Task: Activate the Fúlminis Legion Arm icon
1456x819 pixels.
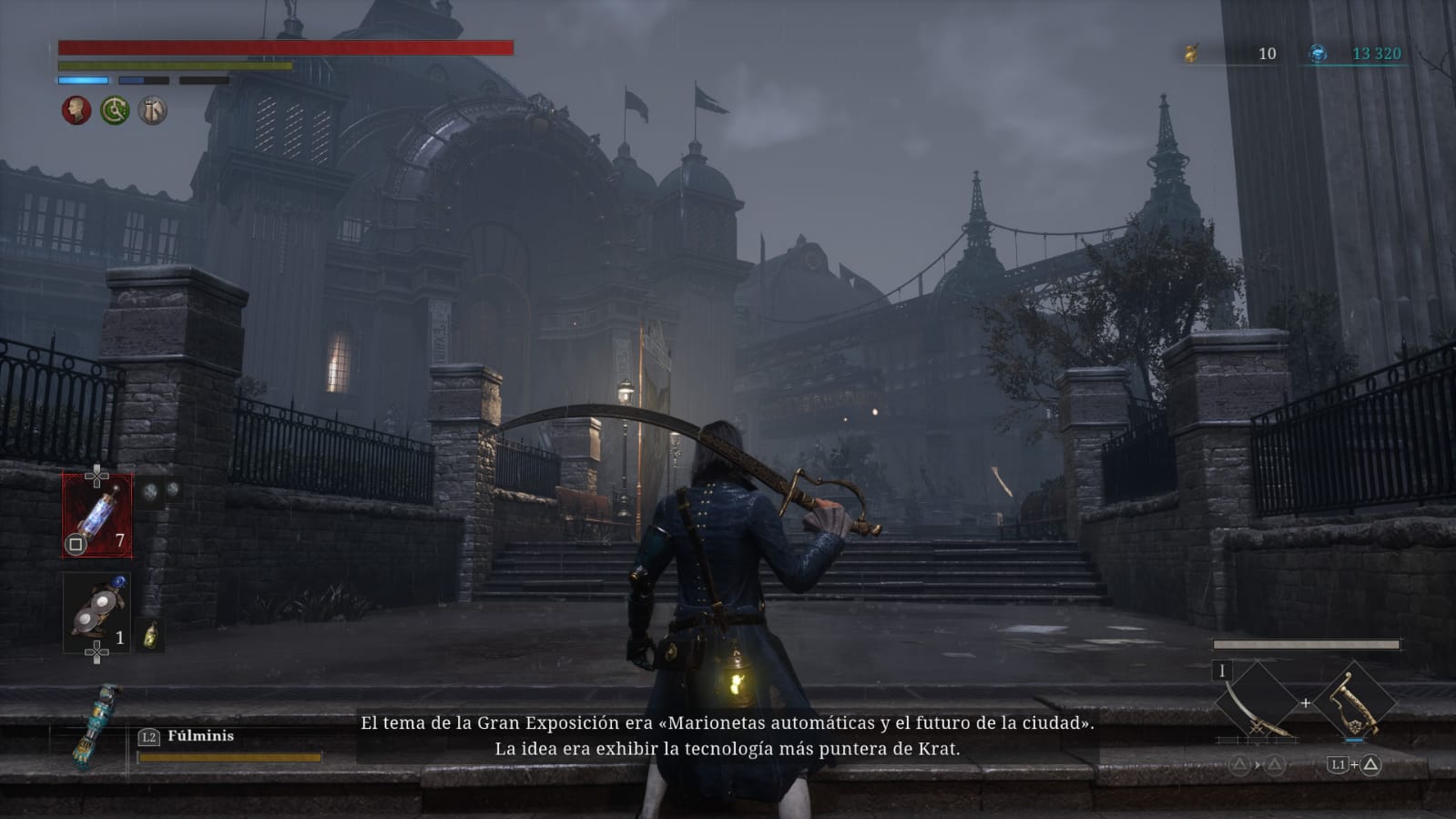Action: (x=97, y=726)
